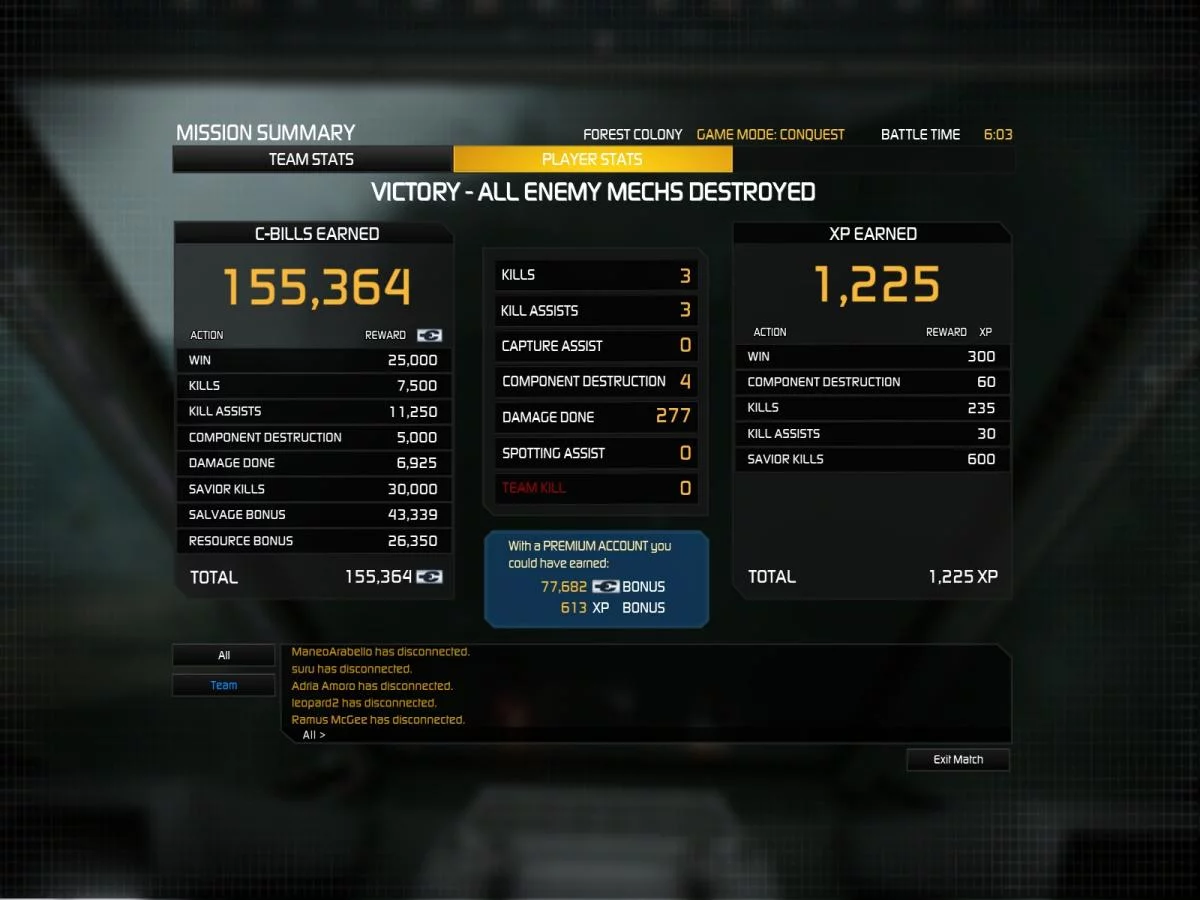The image size is (1200, 900).
Task: Switch to the Team Stats tab
Action: (311, 159)
